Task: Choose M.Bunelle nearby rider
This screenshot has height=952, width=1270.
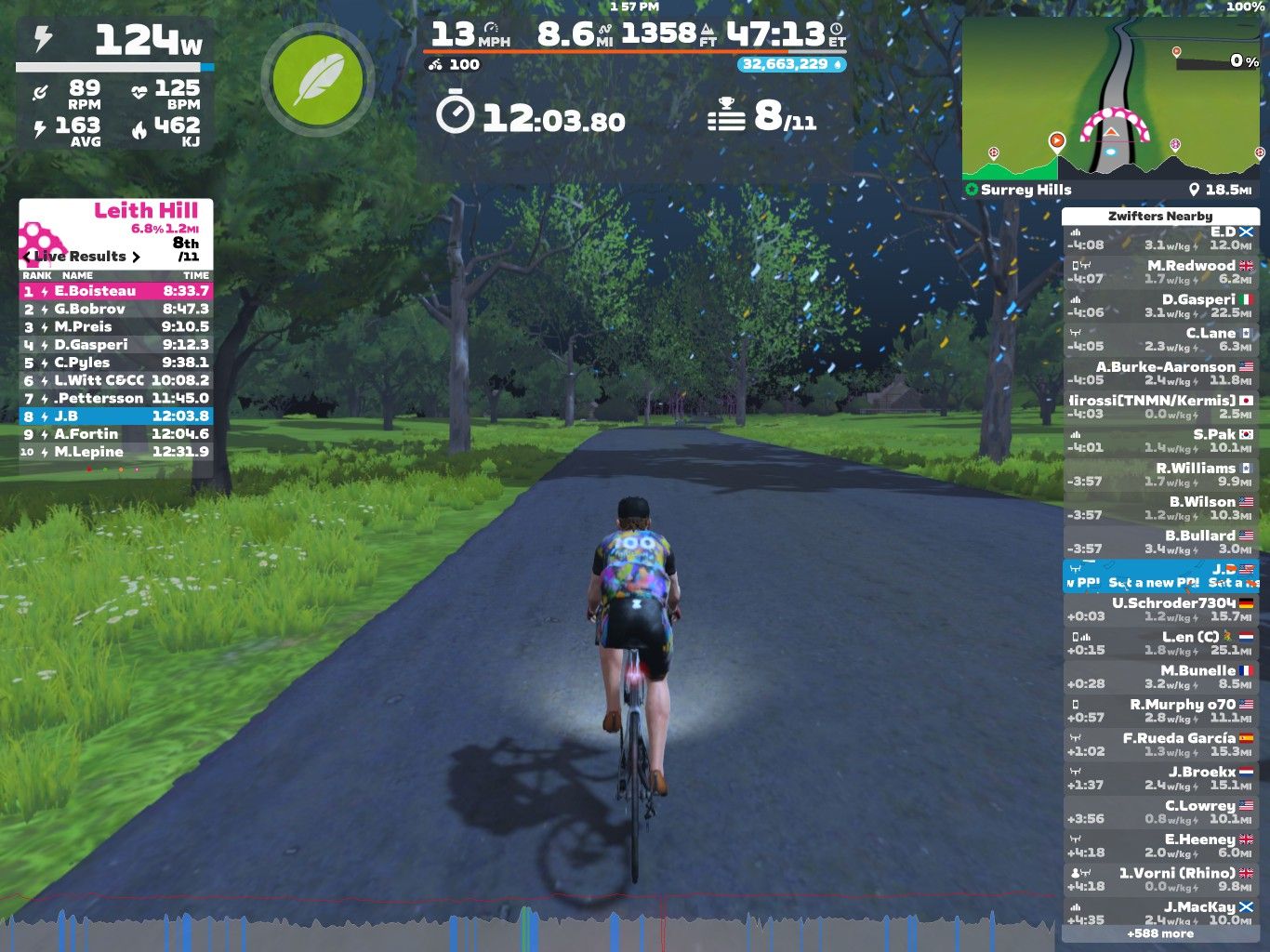Action: [1159, 677]
